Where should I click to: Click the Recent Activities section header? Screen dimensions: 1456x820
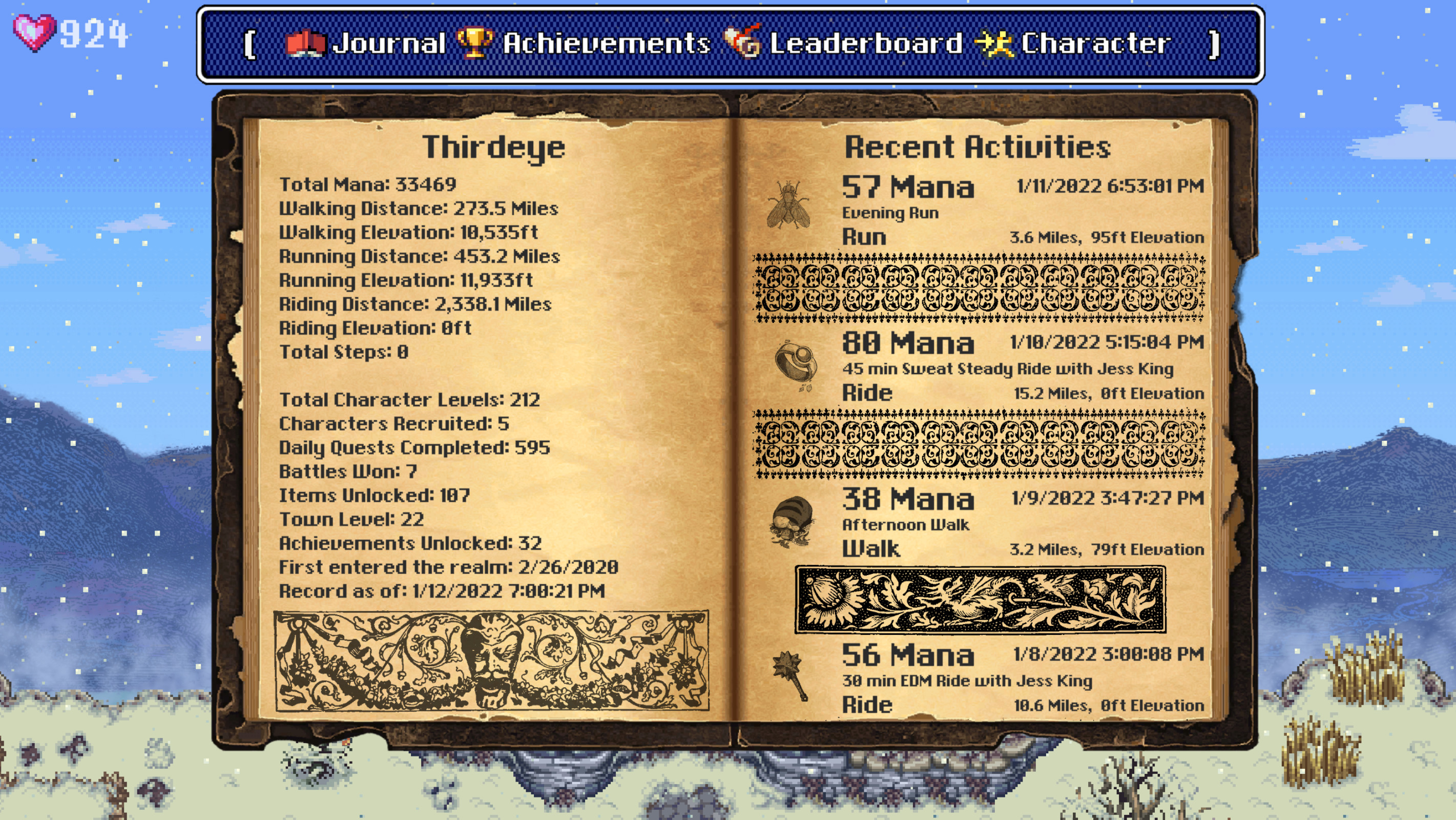[x=976, y=146]
